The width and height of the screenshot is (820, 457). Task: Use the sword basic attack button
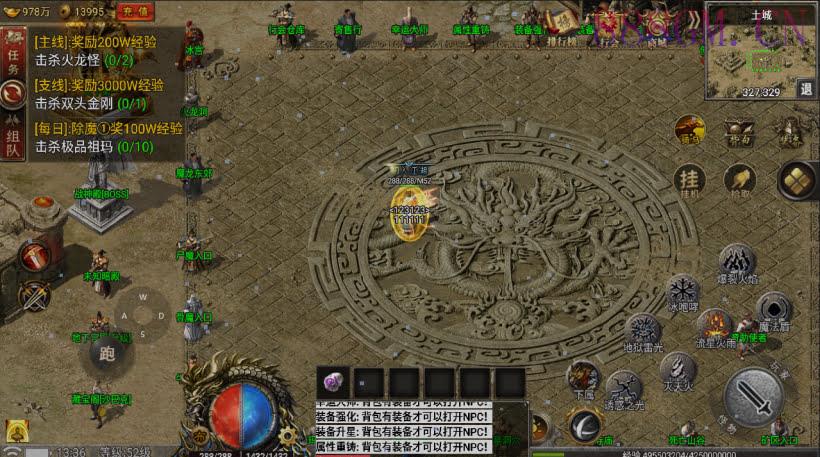(x=753, y=397)
